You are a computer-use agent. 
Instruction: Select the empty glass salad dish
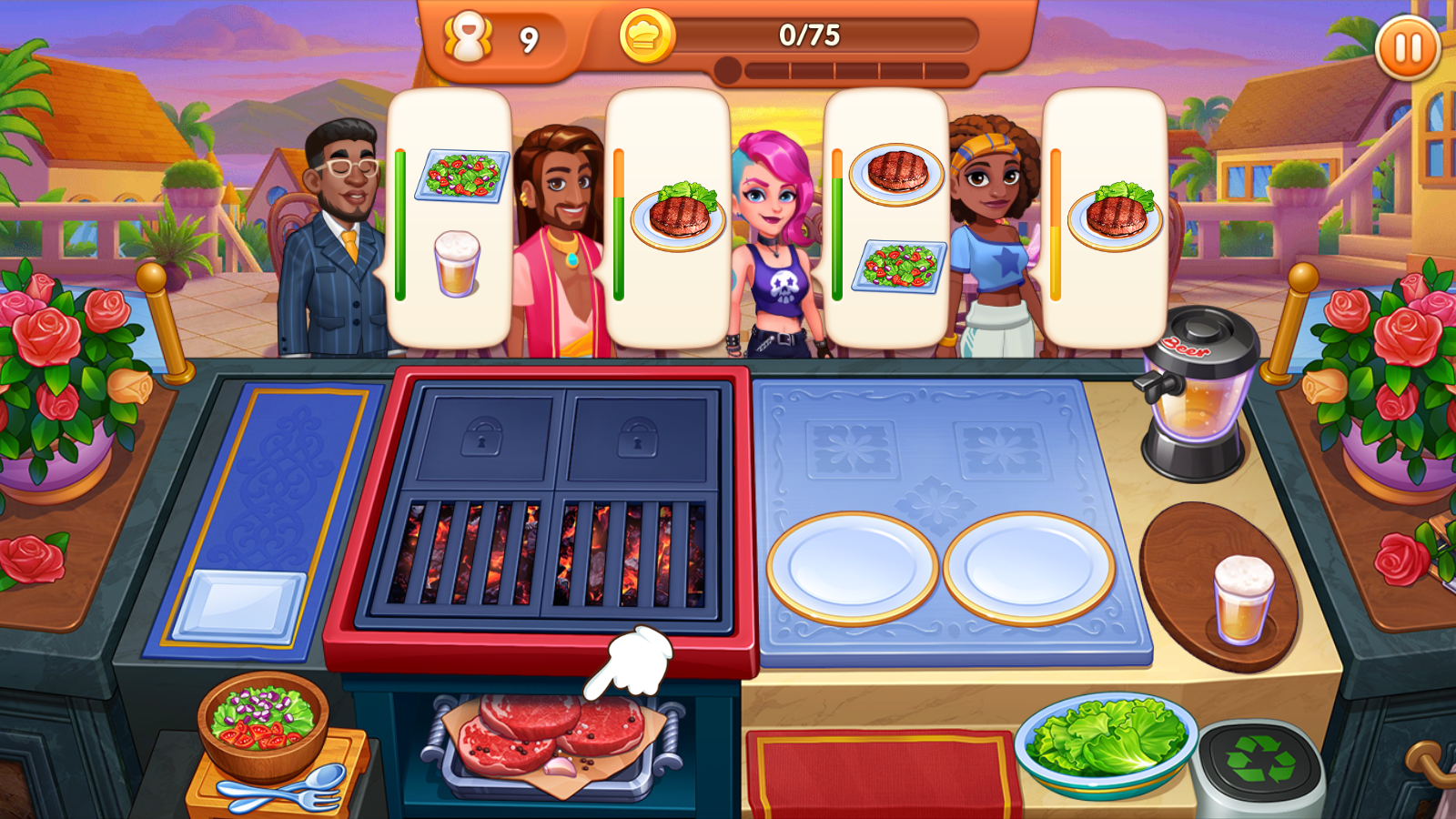238,605
